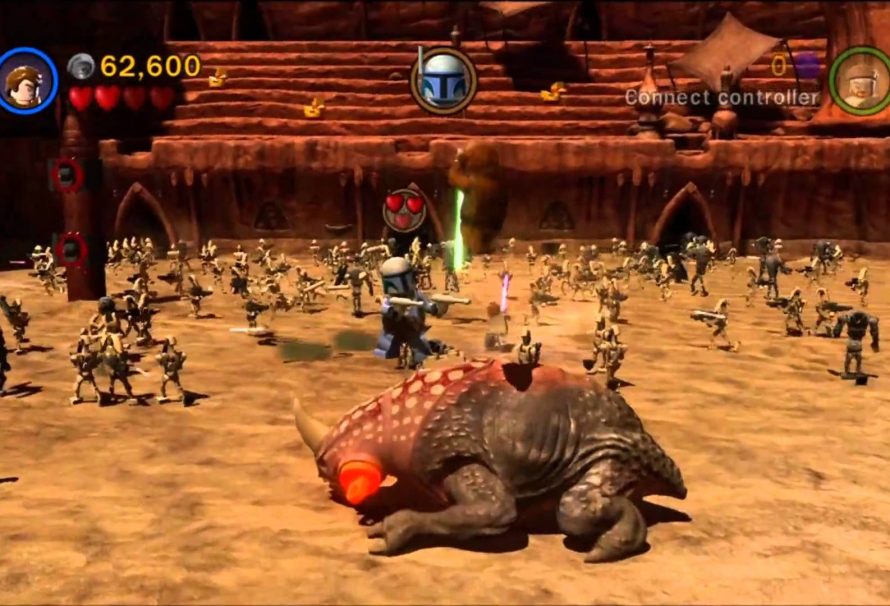Select the player one character portrait
The image size is (890, 606).
coord(27,80)
